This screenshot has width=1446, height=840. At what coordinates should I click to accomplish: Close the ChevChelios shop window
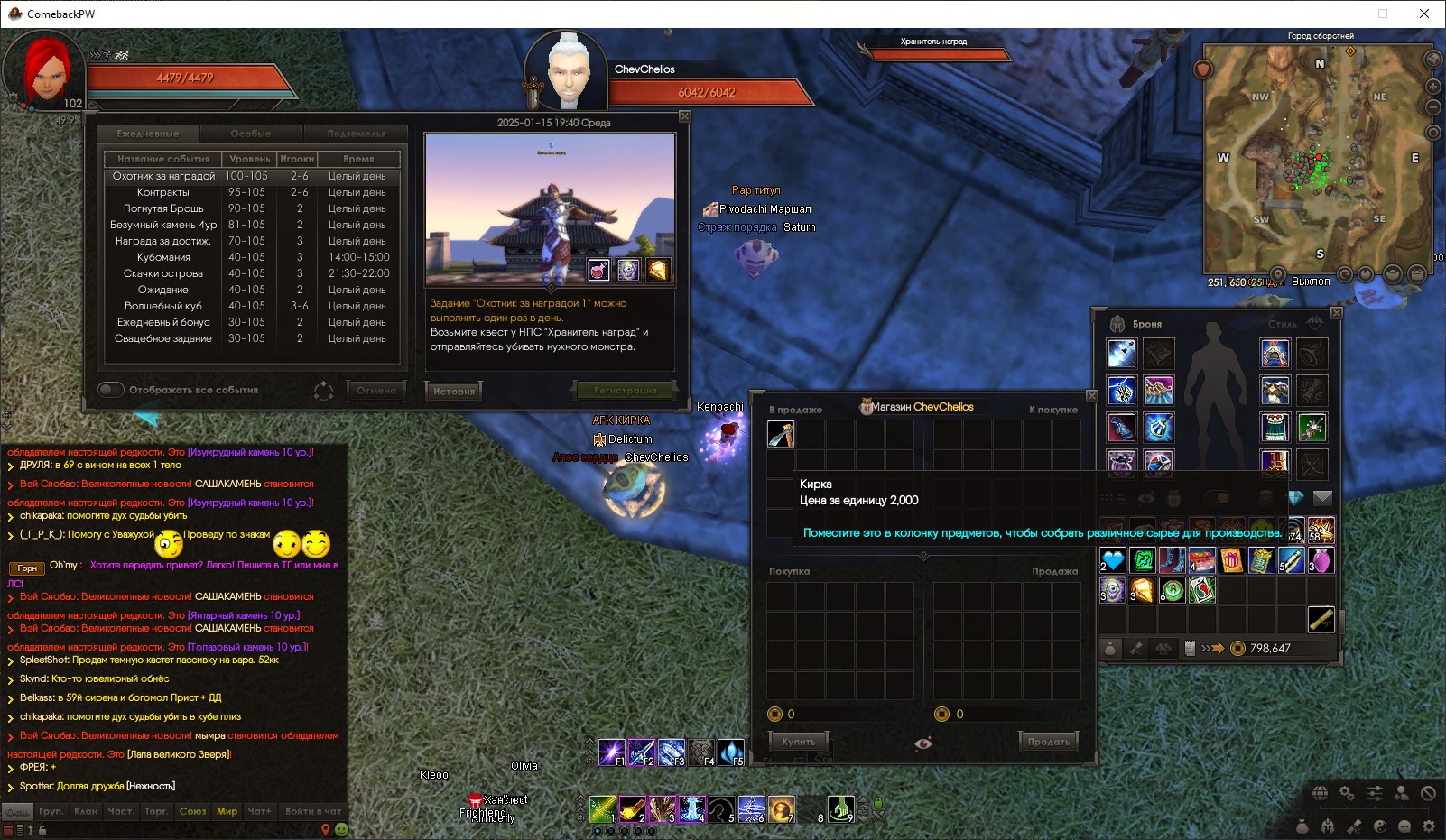click(1091, 396)
